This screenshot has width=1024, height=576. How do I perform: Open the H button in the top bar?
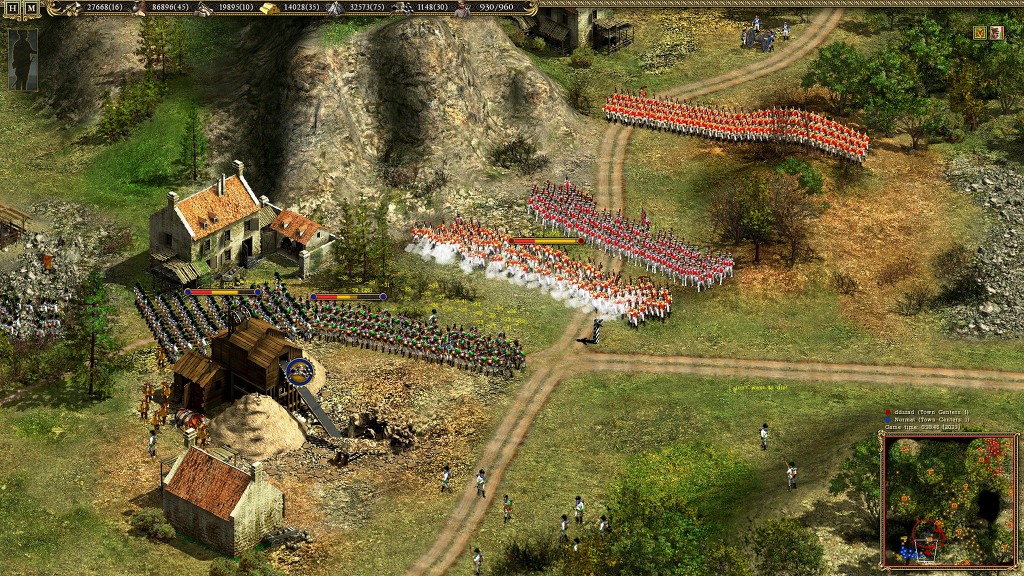(x=12, y=8)
